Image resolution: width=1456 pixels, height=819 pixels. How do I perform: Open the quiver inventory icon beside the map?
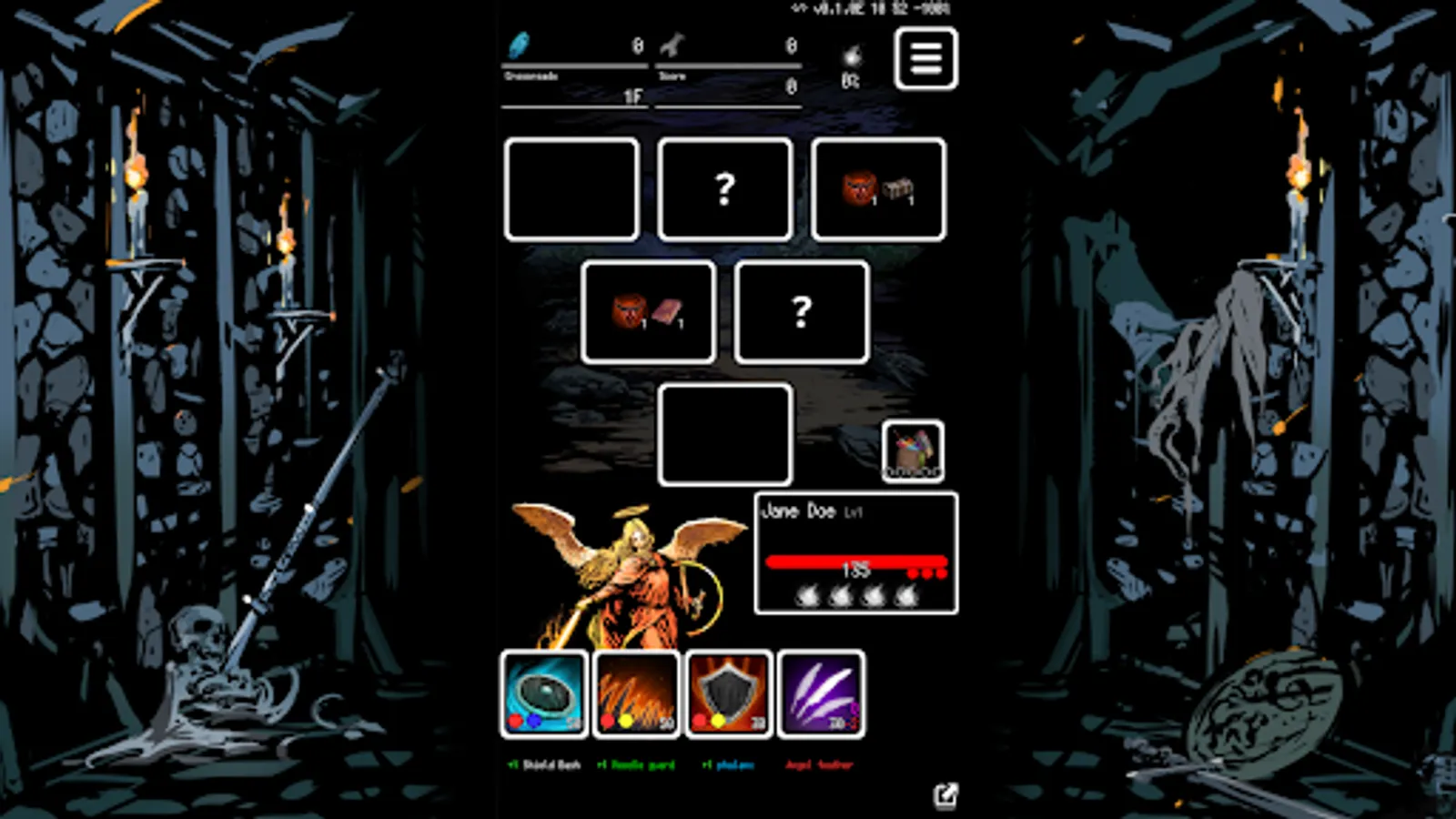(x=913, y=451)
